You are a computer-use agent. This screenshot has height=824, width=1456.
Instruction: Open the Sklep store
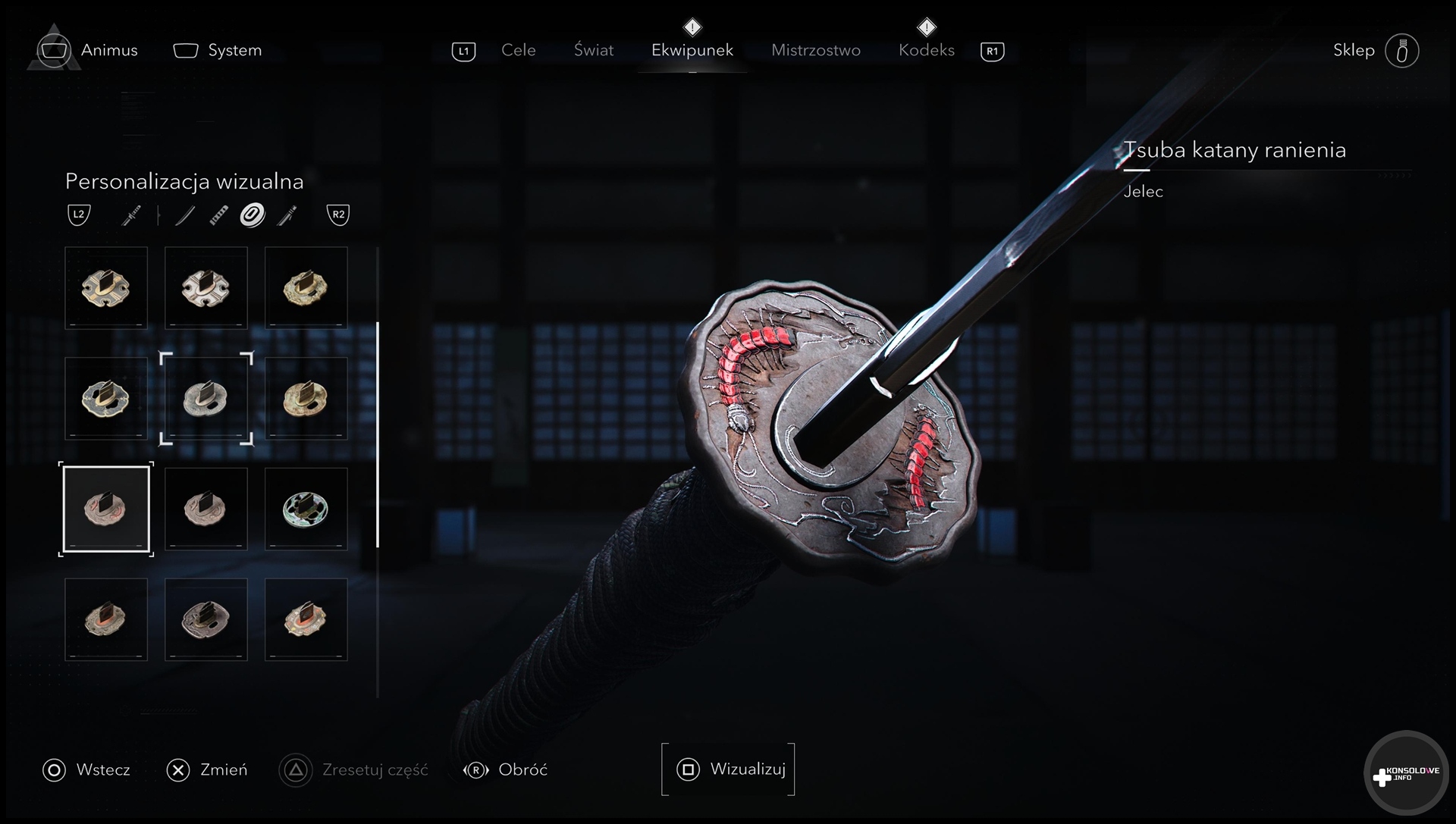point(1354,50)
